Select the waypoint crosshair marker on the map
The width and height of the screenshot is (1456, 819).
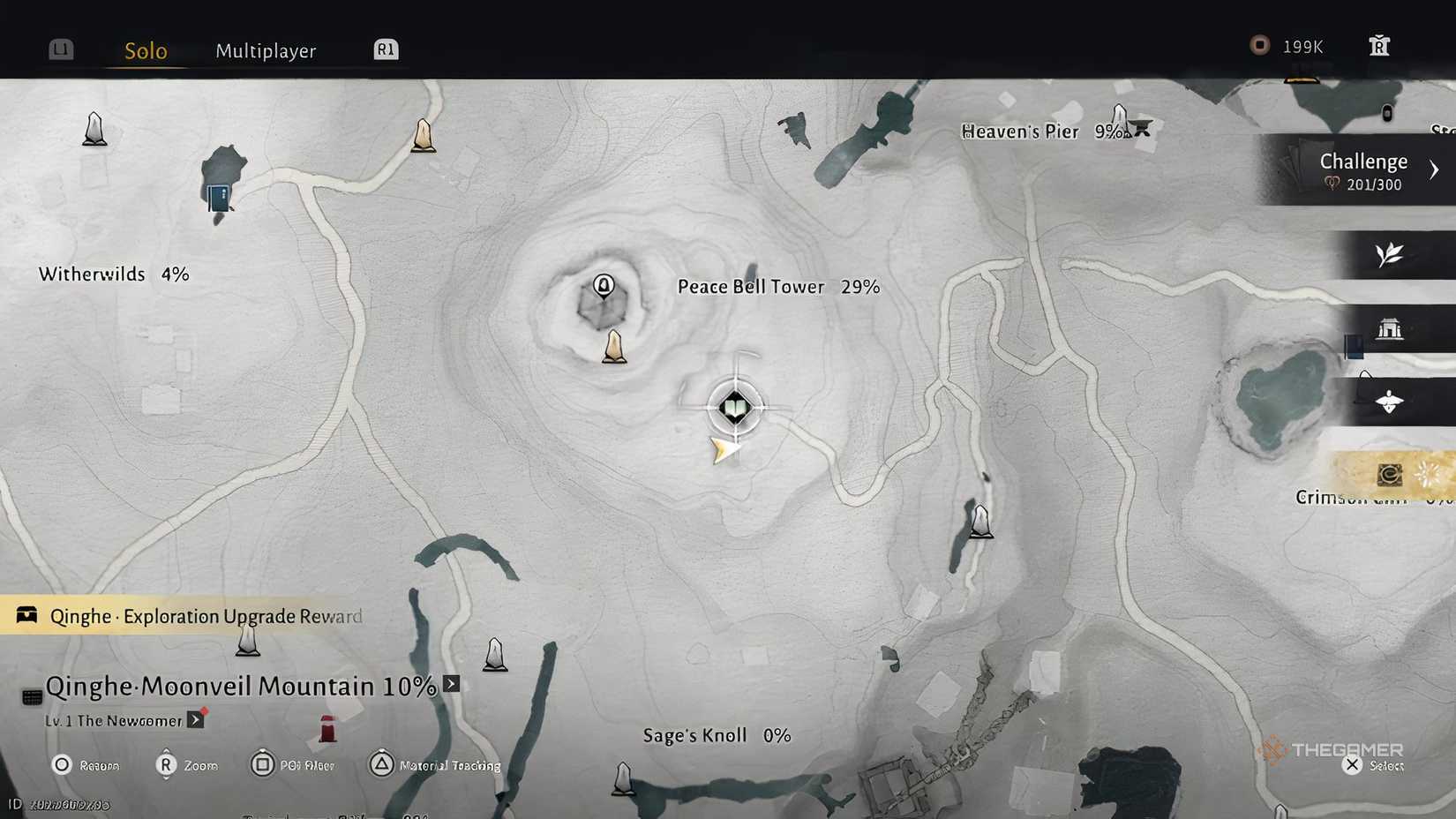[x=736, y=408]
